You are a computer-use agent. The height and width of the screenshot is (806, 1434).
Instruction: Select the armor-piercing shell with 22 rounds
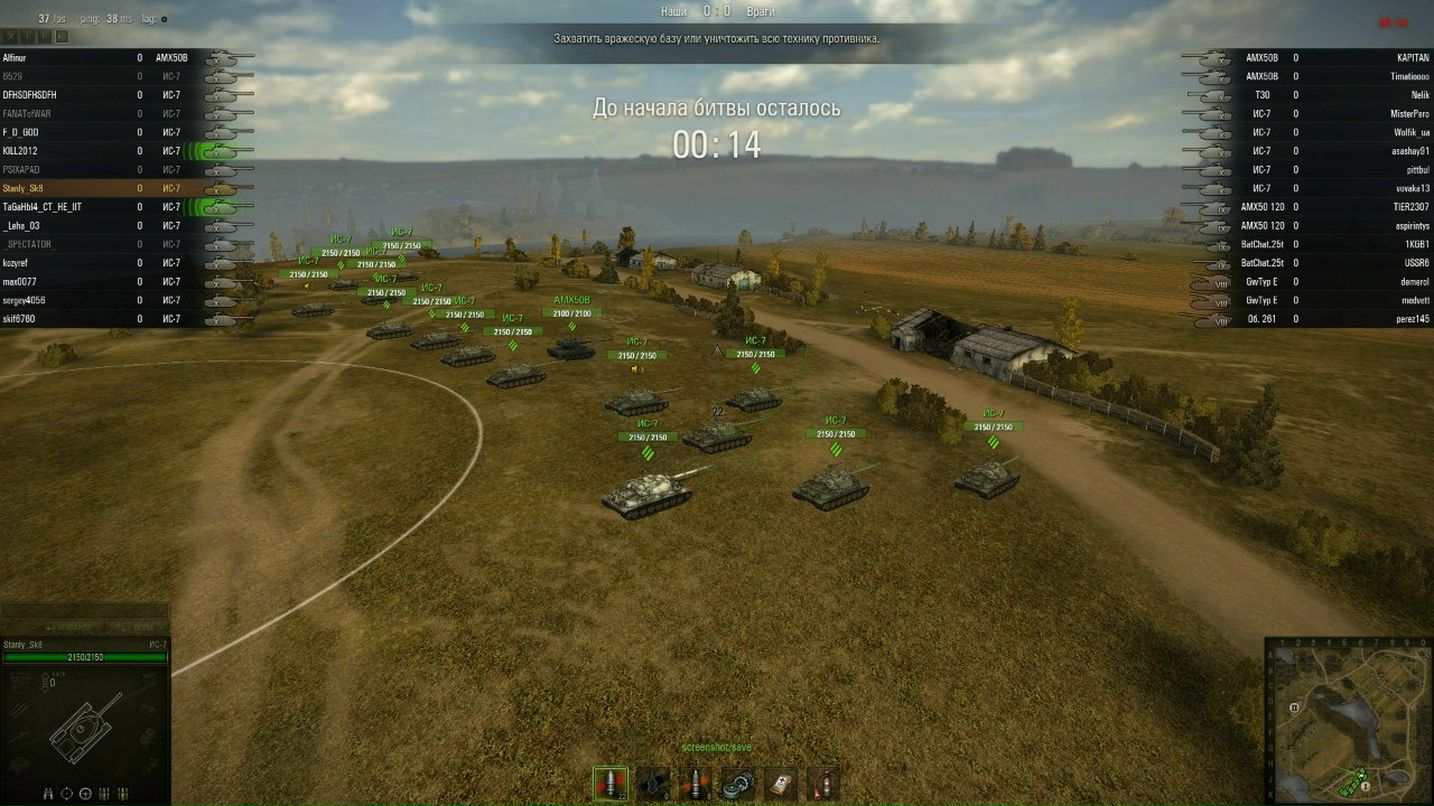[x=610, y=783]
